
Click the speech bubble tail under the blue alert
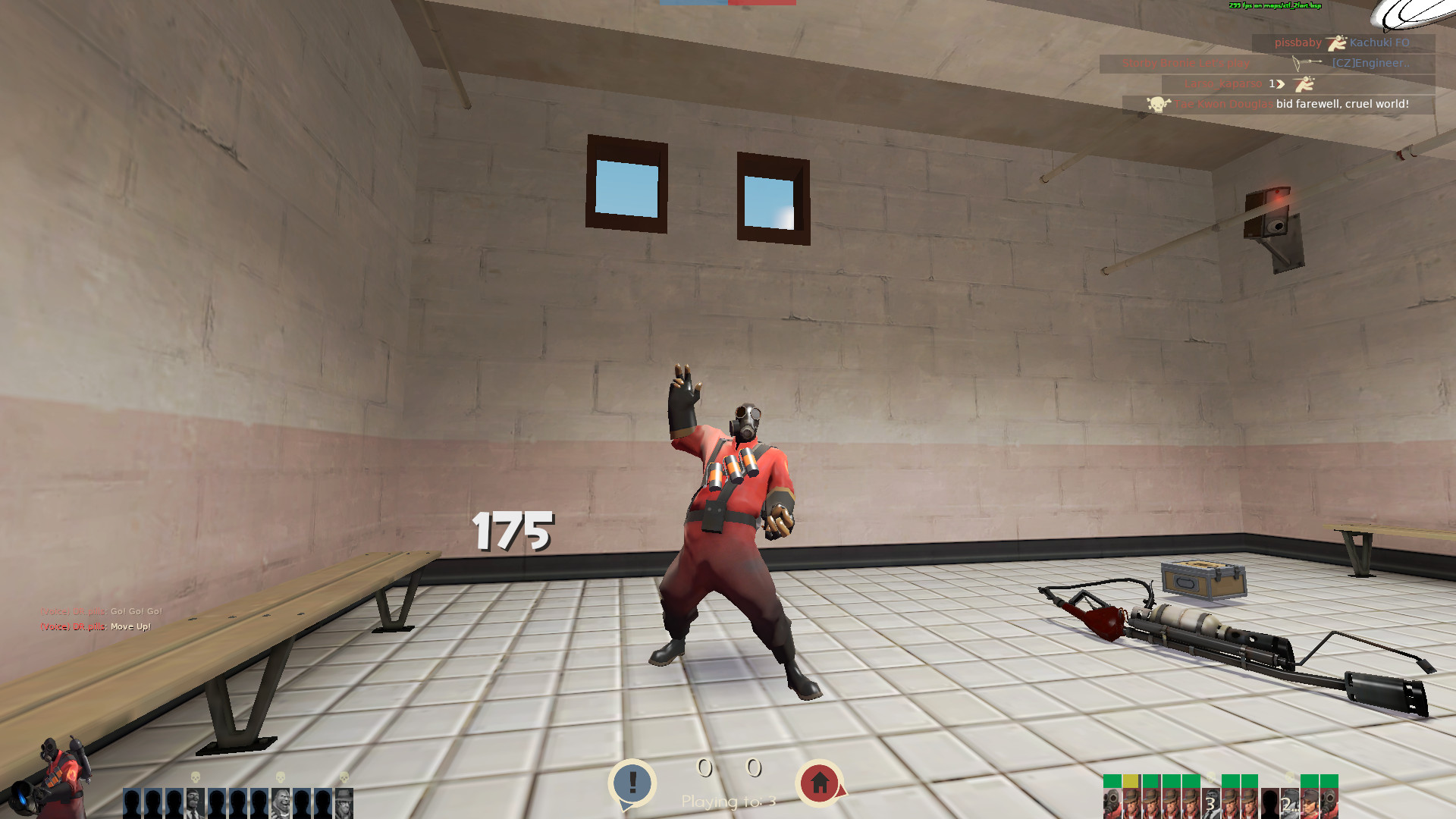coord(627,804)
